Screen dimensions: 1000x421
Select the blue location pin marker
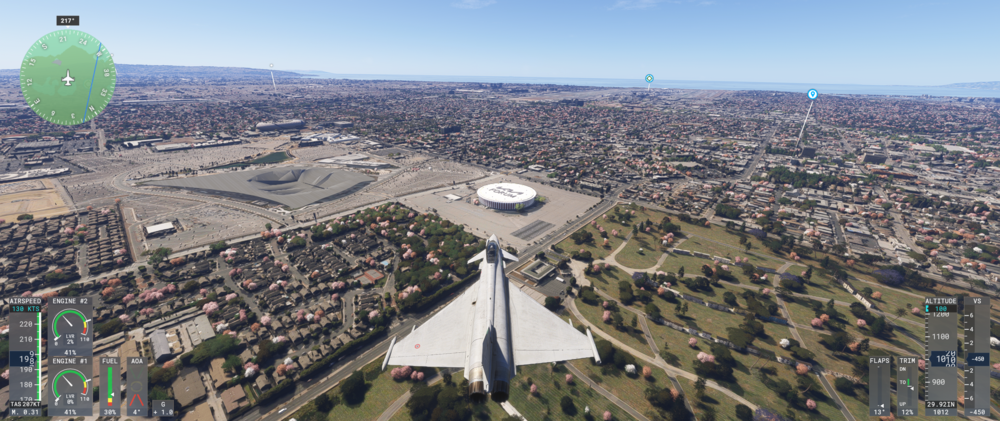point(812,94)
